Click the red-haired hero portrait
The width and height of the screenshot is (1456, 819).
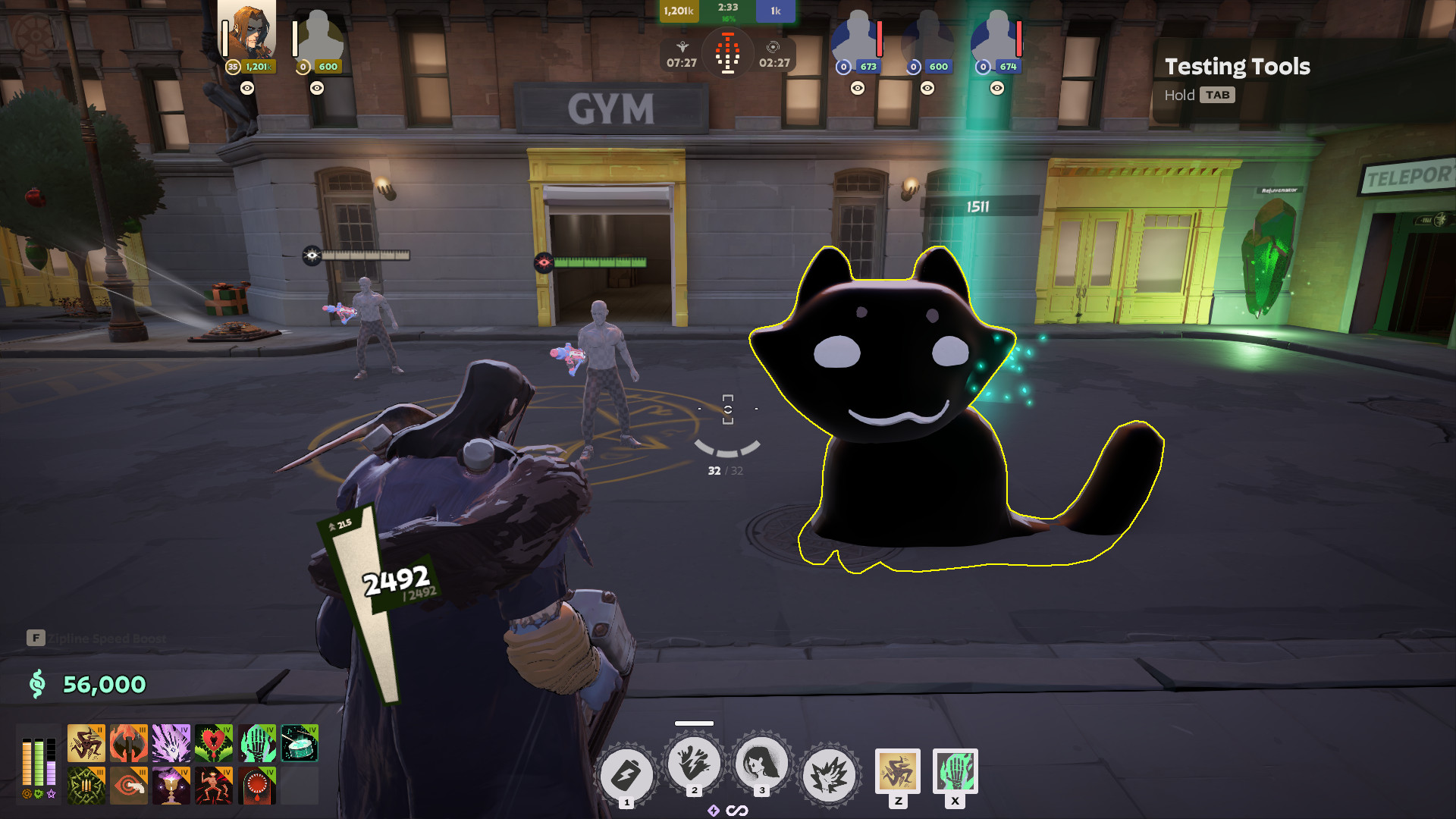[249, 32]
